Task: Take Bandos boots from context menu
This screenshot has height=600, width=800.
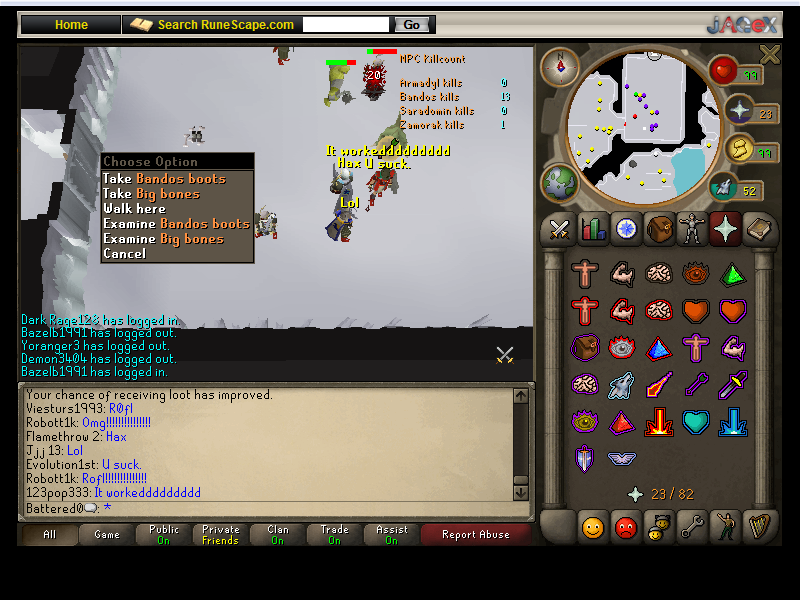Action: (x=164, y=179)
